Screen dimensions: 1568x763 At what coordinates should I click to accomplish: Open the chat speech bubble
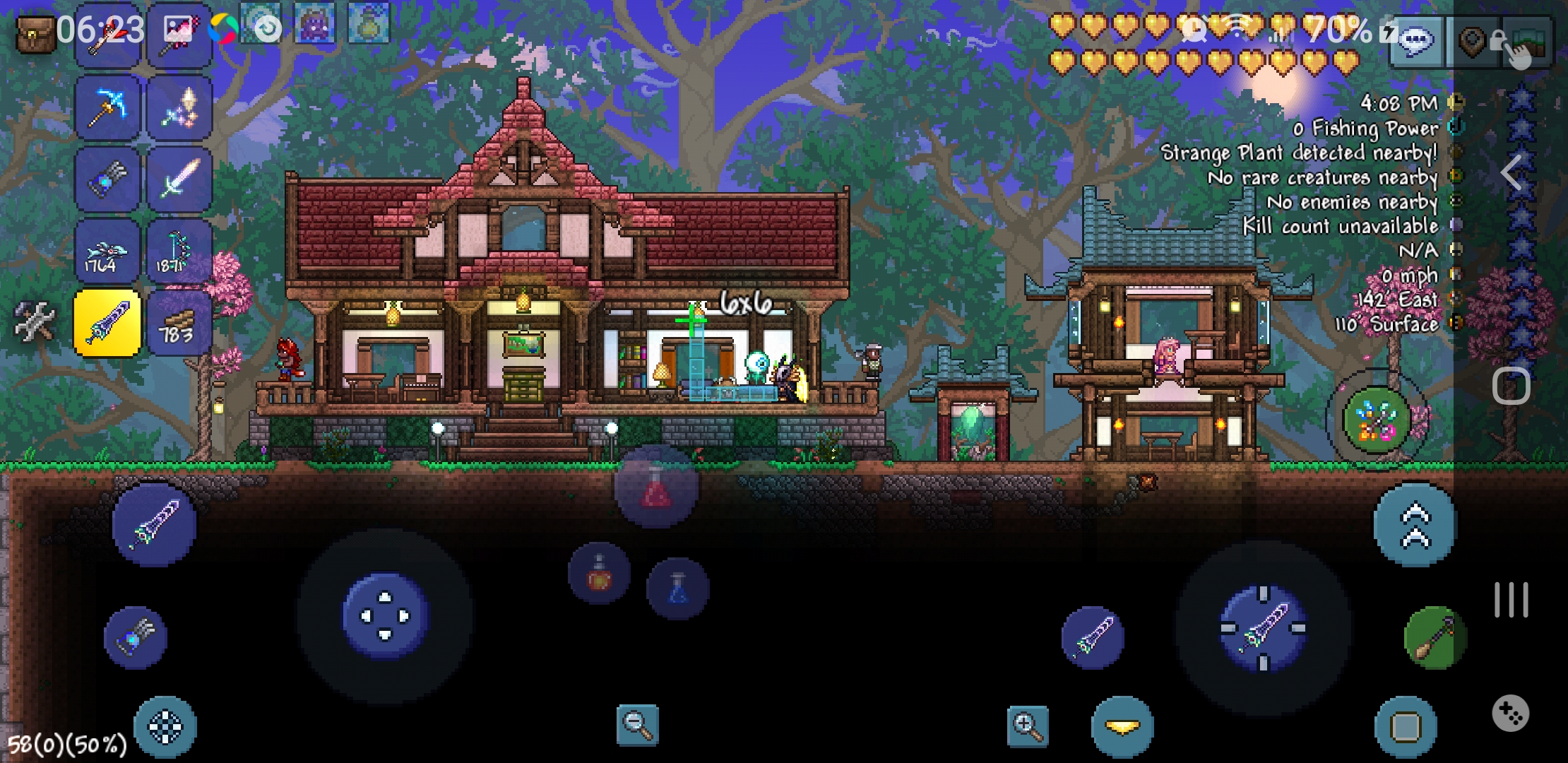(1416, 42)
